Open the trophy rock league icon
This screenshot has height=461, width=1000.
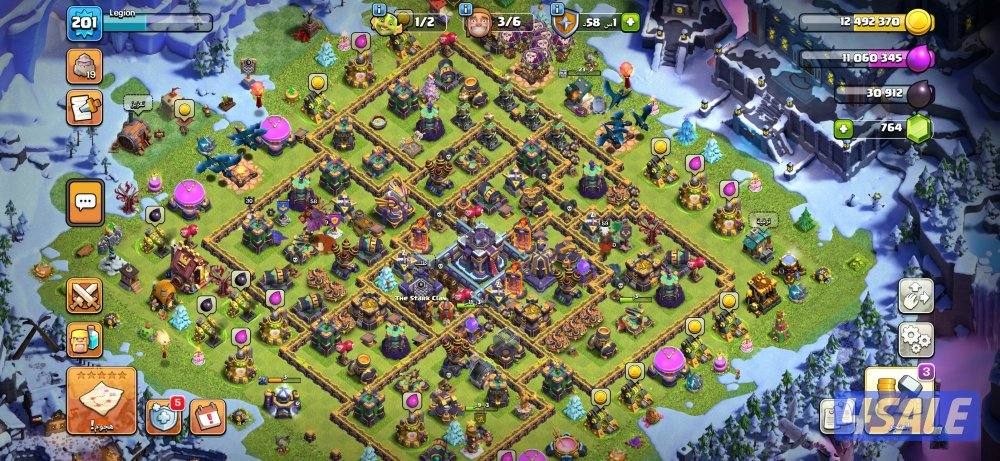84,67
